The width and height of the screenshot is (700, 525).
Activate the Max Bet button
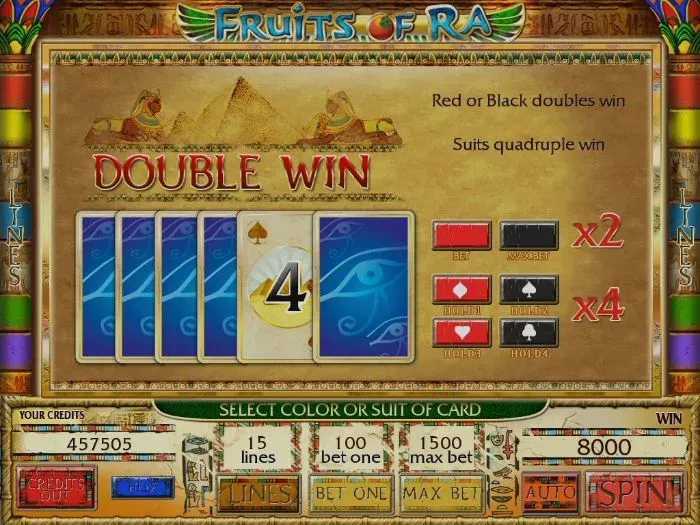pyautogui.click(x=441, y=492)
